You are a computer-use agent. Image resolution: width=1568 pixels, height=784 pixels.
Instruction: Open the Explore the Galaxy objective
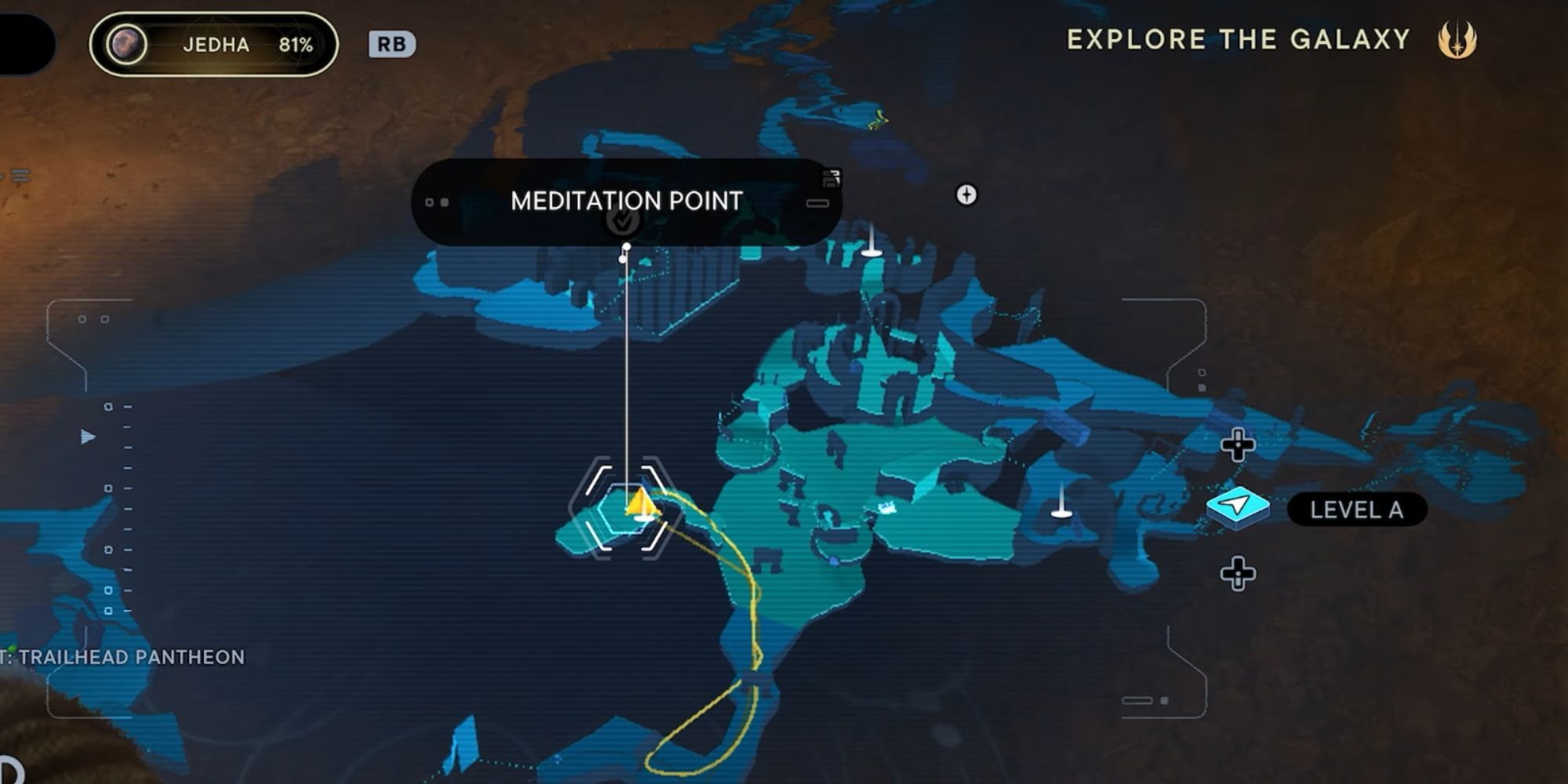click(x=1238, y=39)
